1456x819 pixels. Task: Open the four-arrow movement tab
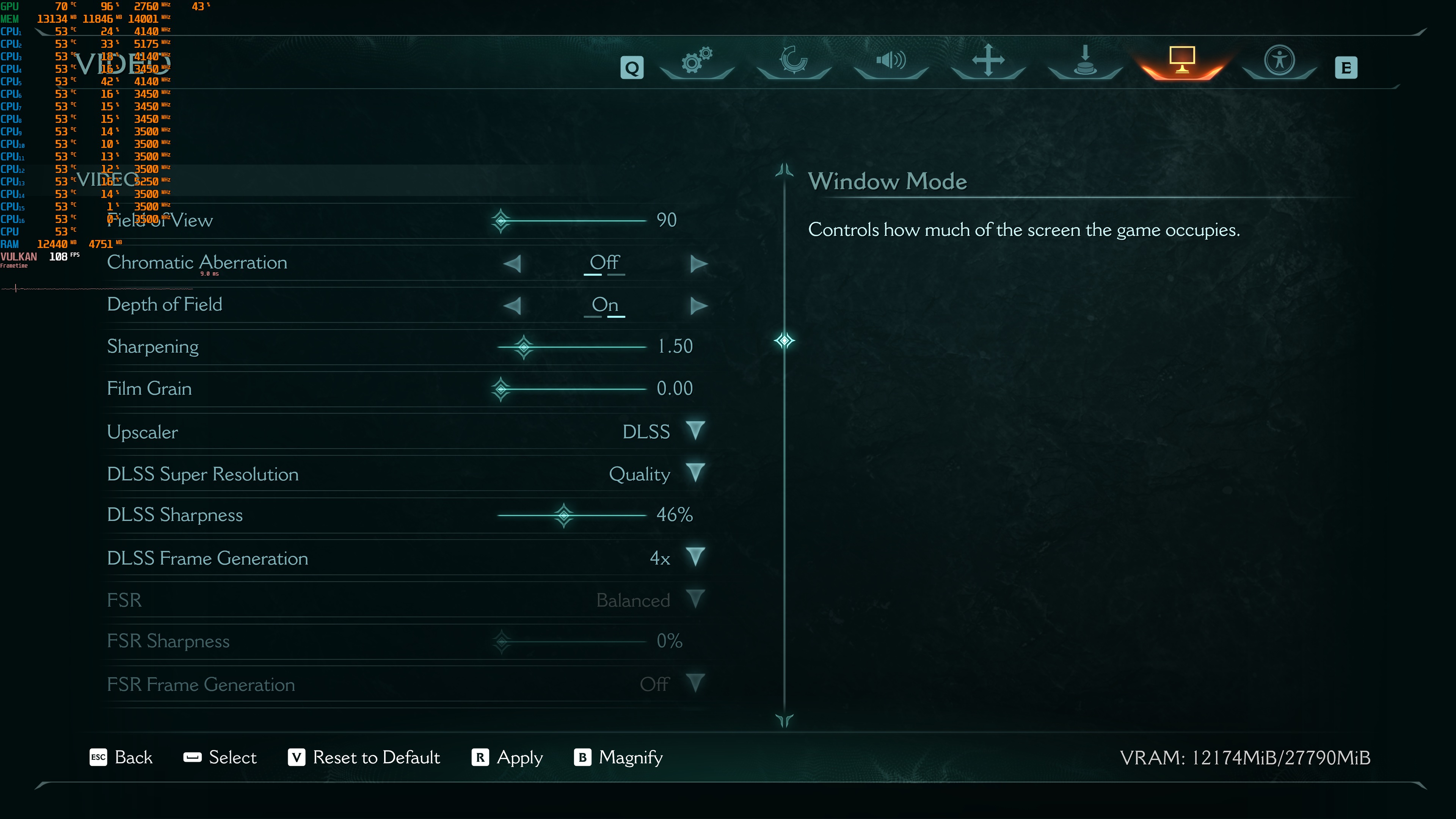(x=988, y=61)
